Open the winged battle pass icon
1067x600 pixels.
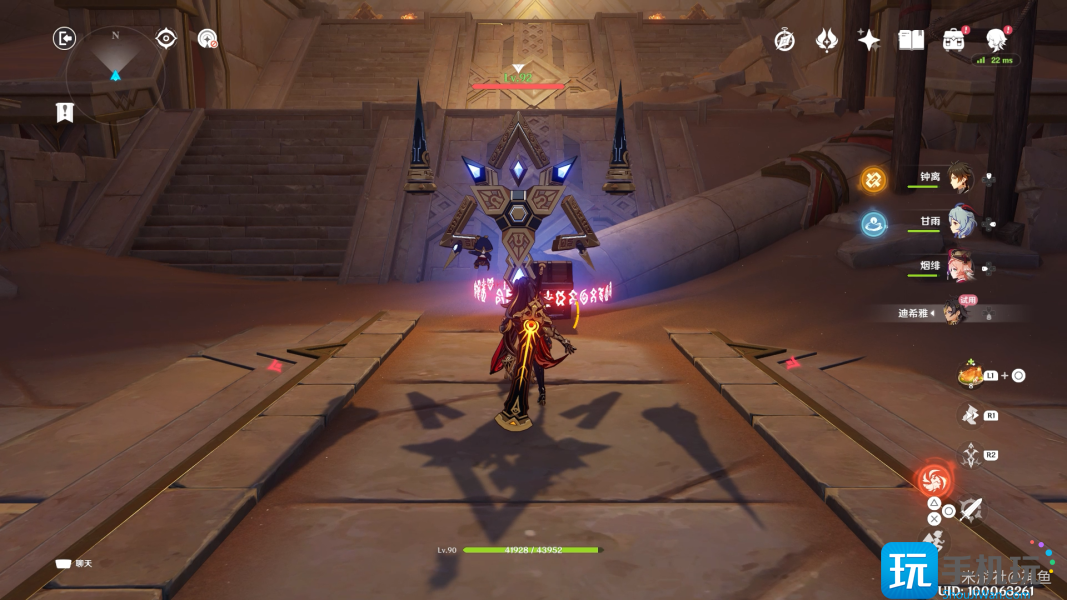826,40
